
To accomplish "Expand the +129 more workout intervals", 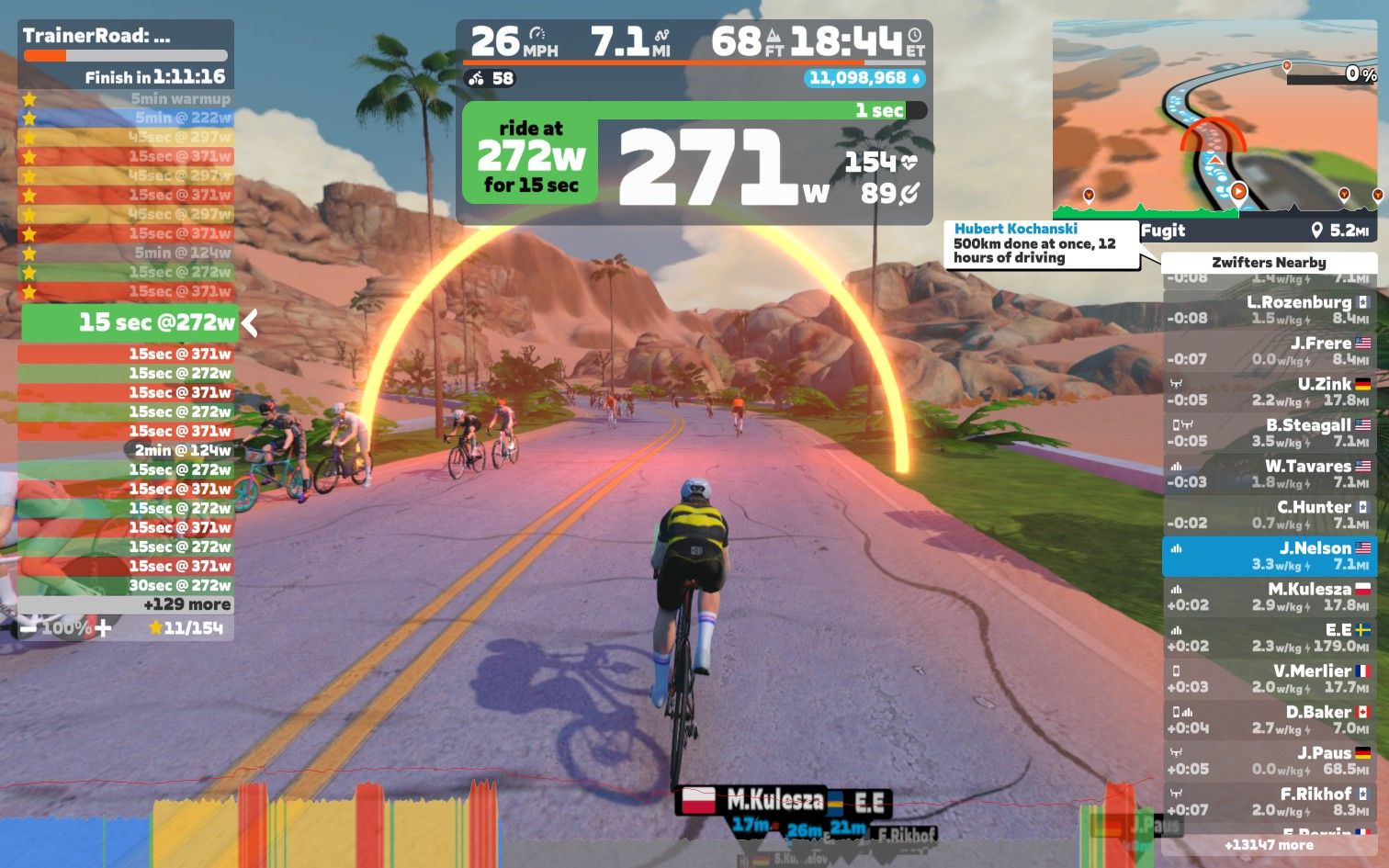I will tap(186, 604).
